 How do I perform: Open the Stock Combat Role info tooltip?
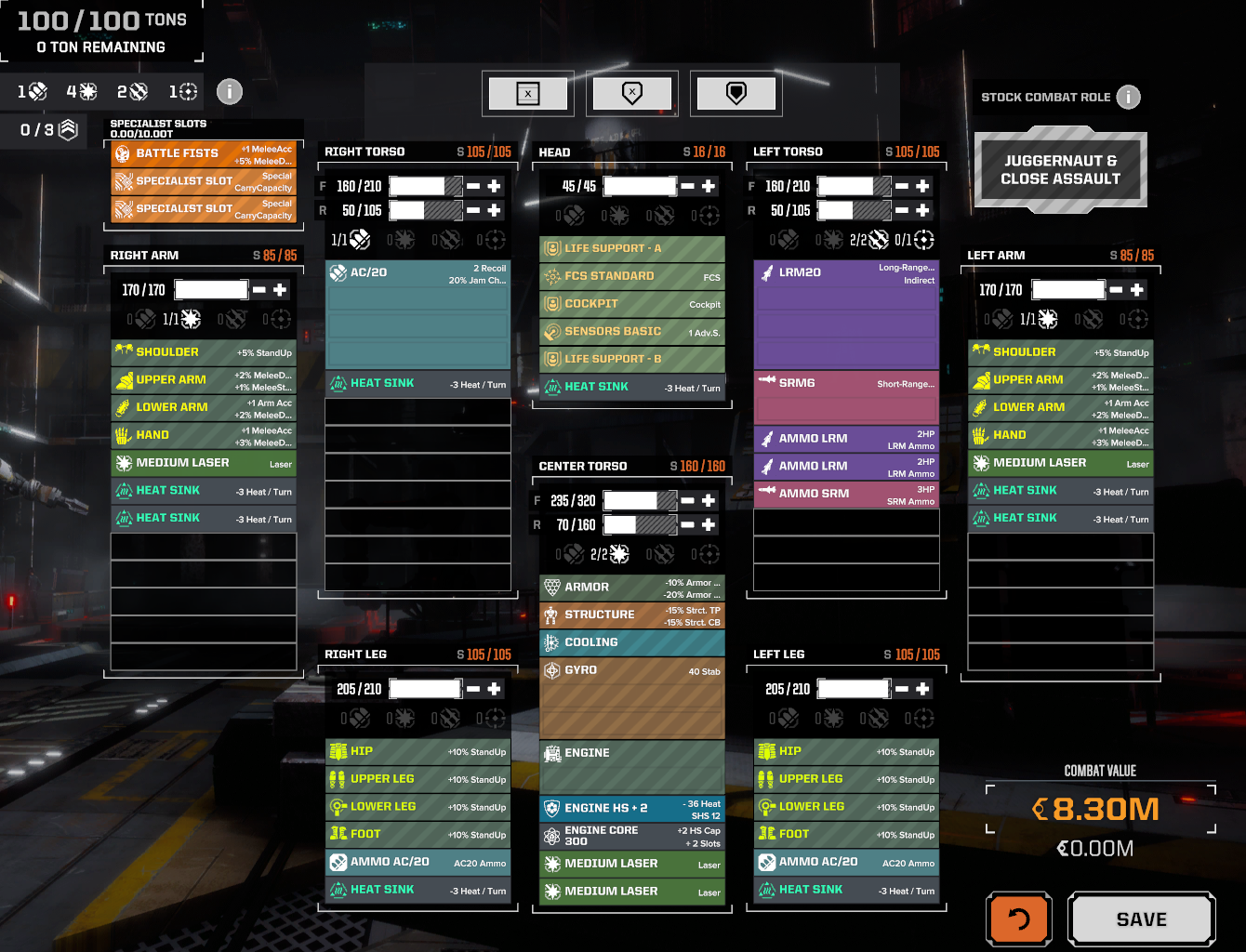pos(1128,97)
